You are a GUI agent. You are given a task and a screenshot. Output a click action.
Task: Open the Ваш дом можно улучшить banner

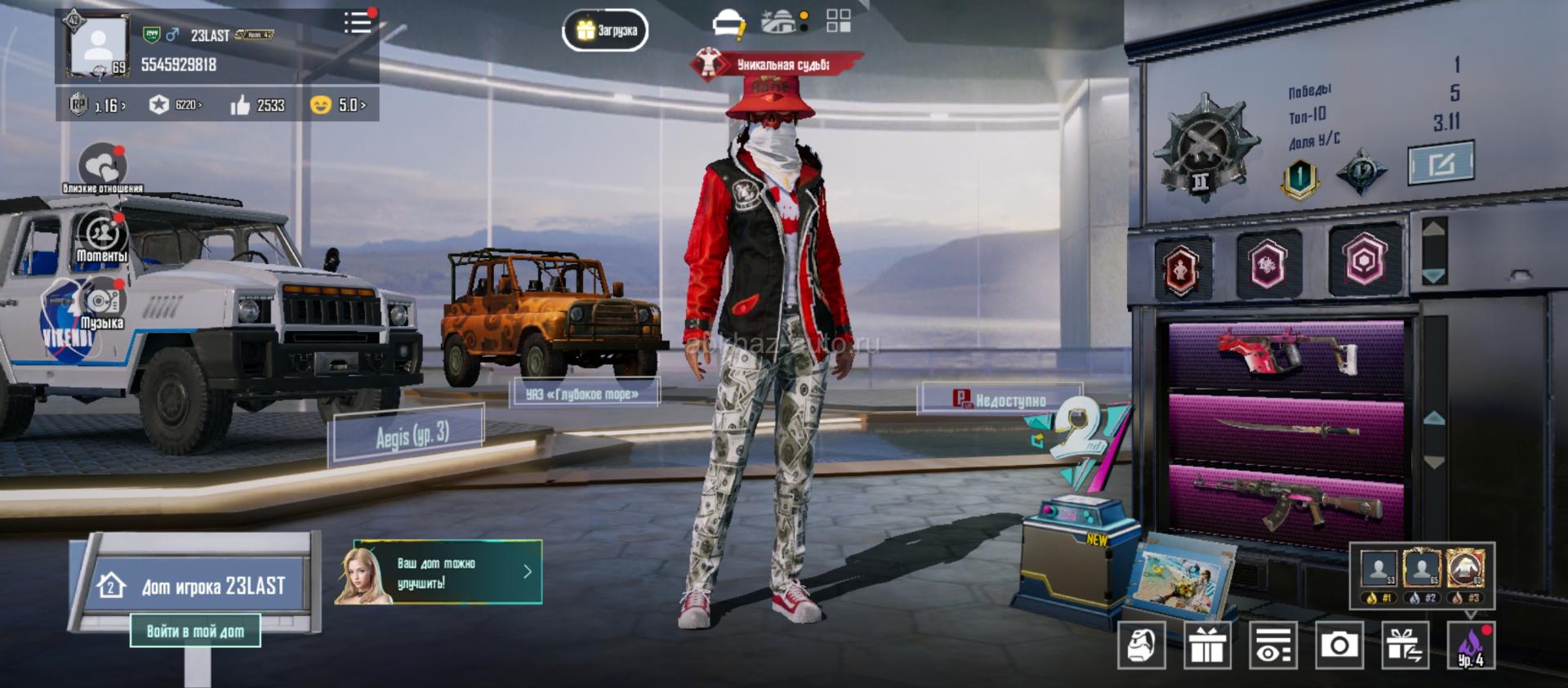pyautogui.click(x=447, y=572)
